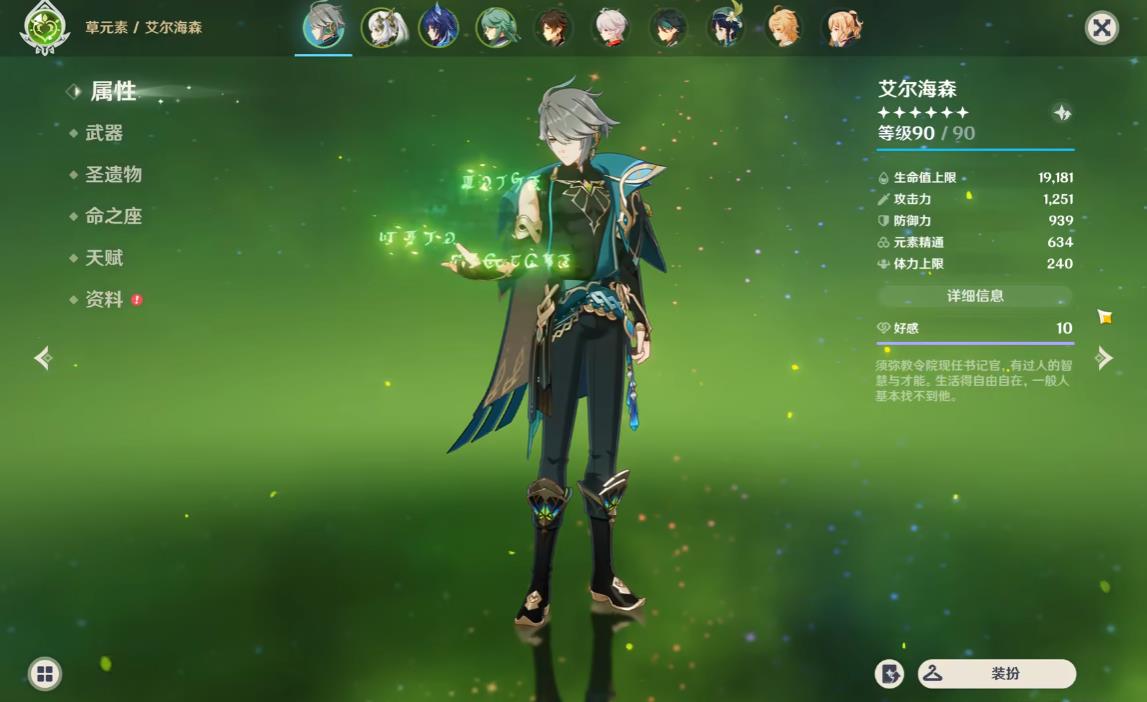Click the 详细信息 detailed info button
1147x702 pixels.
pyautogui.click(x=975, y=296)
